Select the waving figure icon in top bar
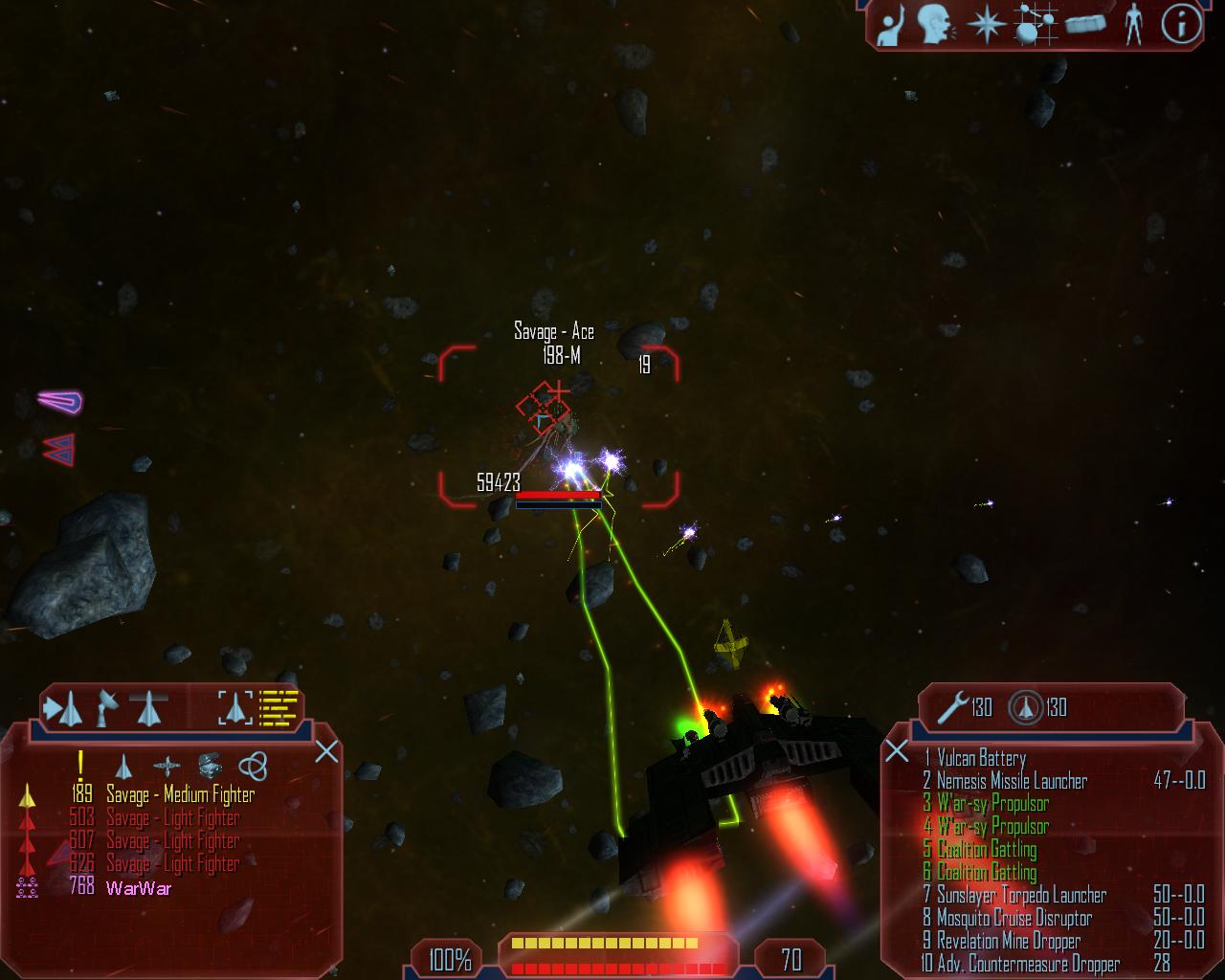Screen dimensions: 1225x980 coord(891,24)
